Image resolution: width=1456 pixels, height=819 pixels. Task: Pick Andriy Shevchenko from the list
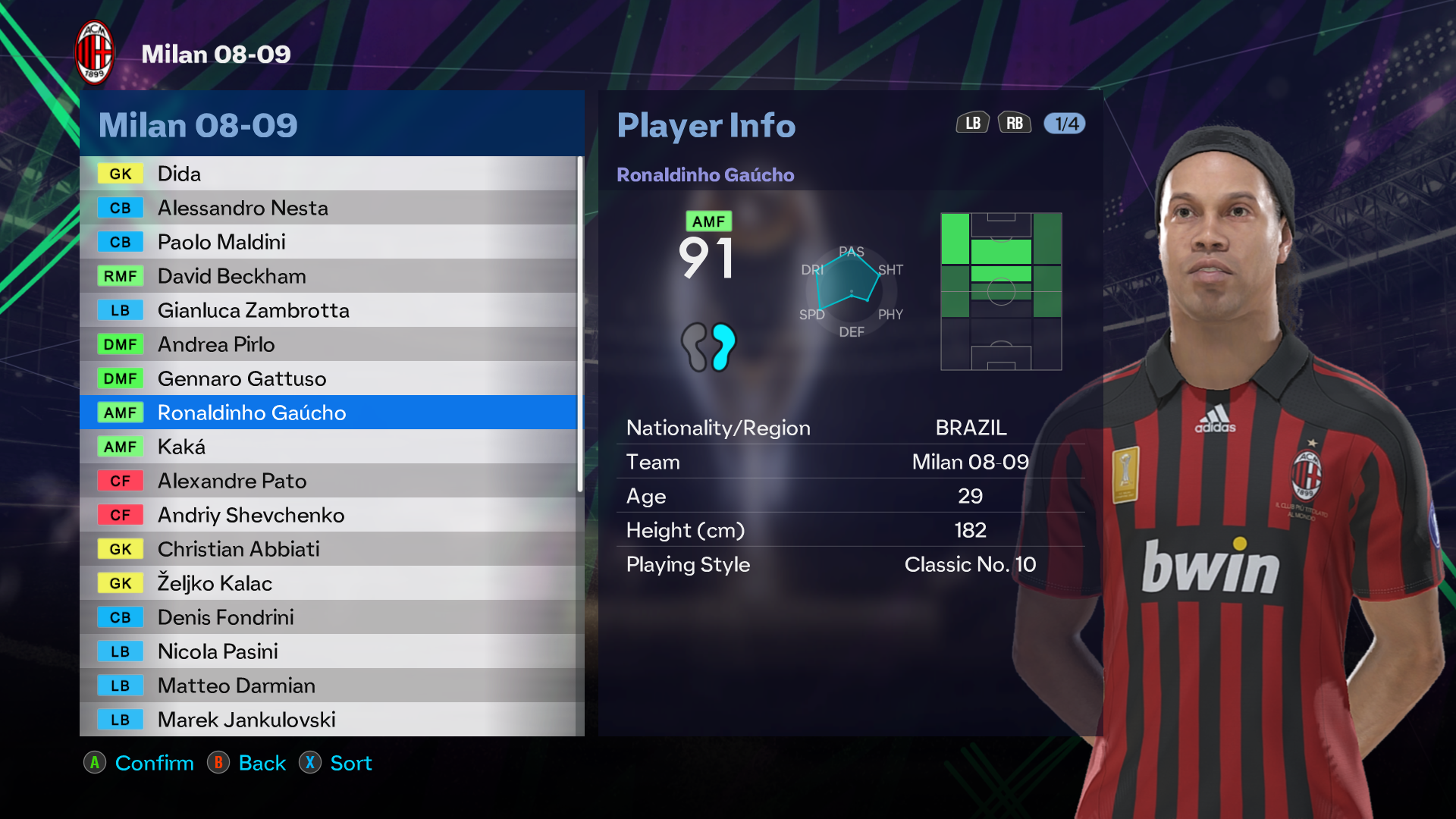pos(328,515)
